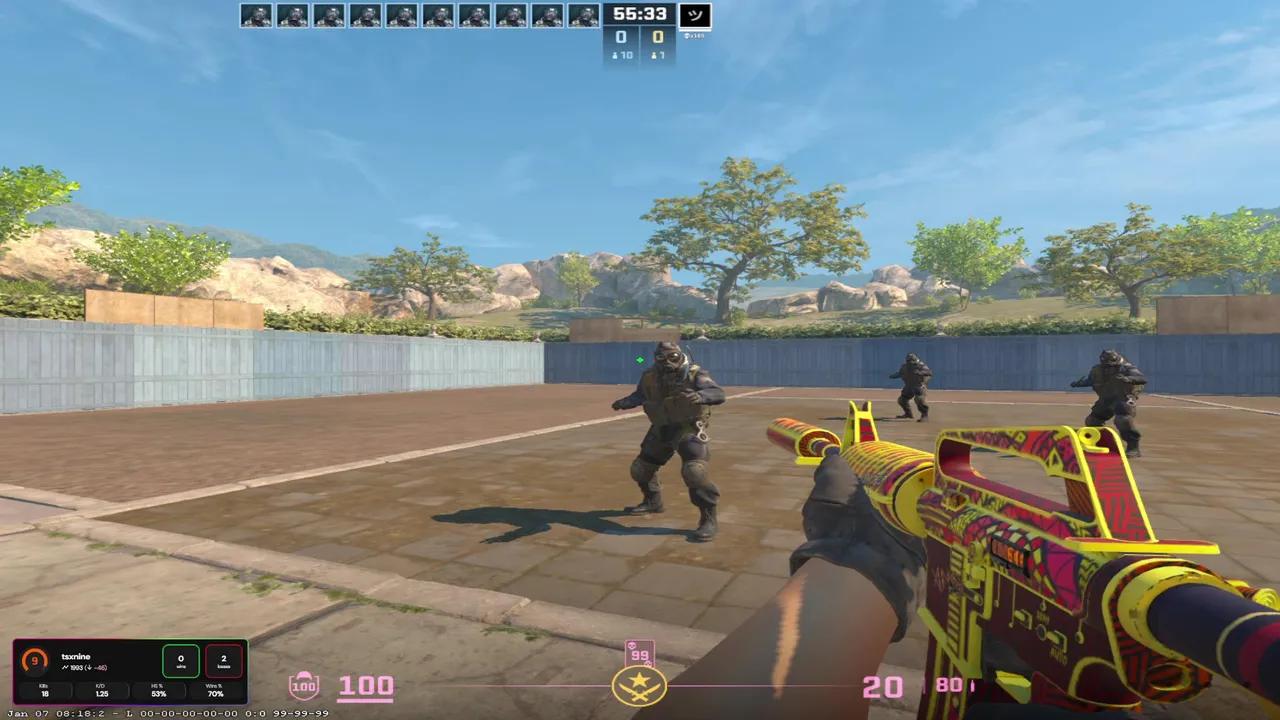Click the HS% stat showing 53%
This screenshot has width=1280, height=720.
(x=158, y=690)
